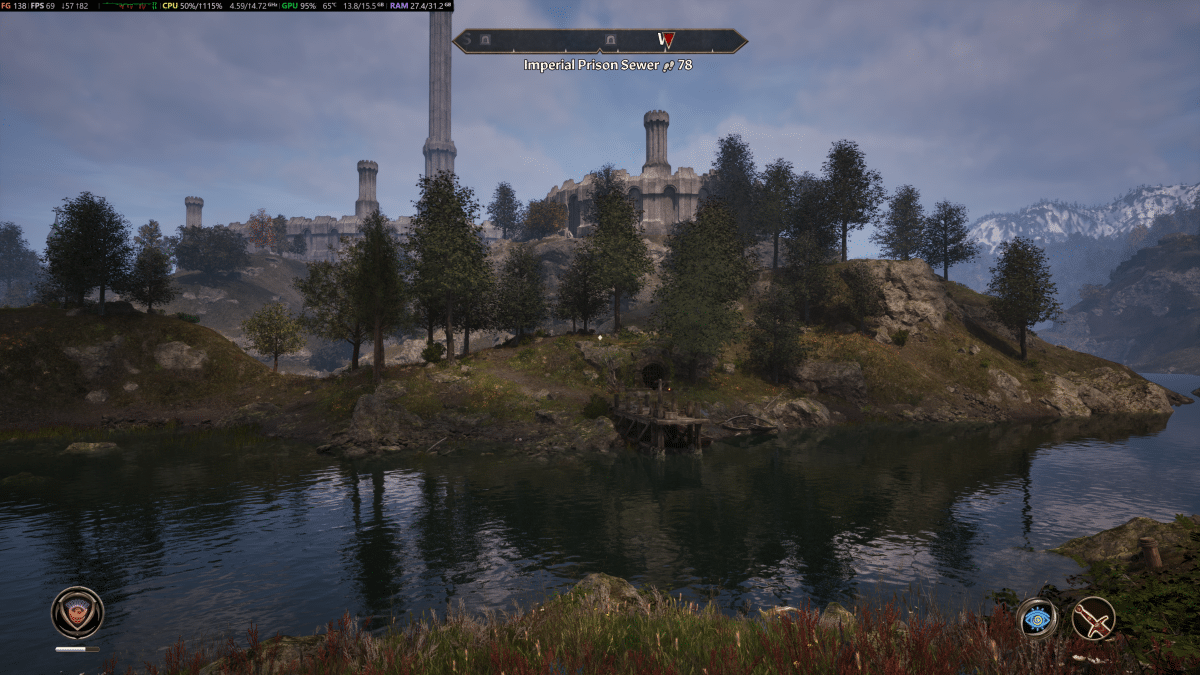
Task: Click the doorway marker near compass S
Action: (484, 40)
